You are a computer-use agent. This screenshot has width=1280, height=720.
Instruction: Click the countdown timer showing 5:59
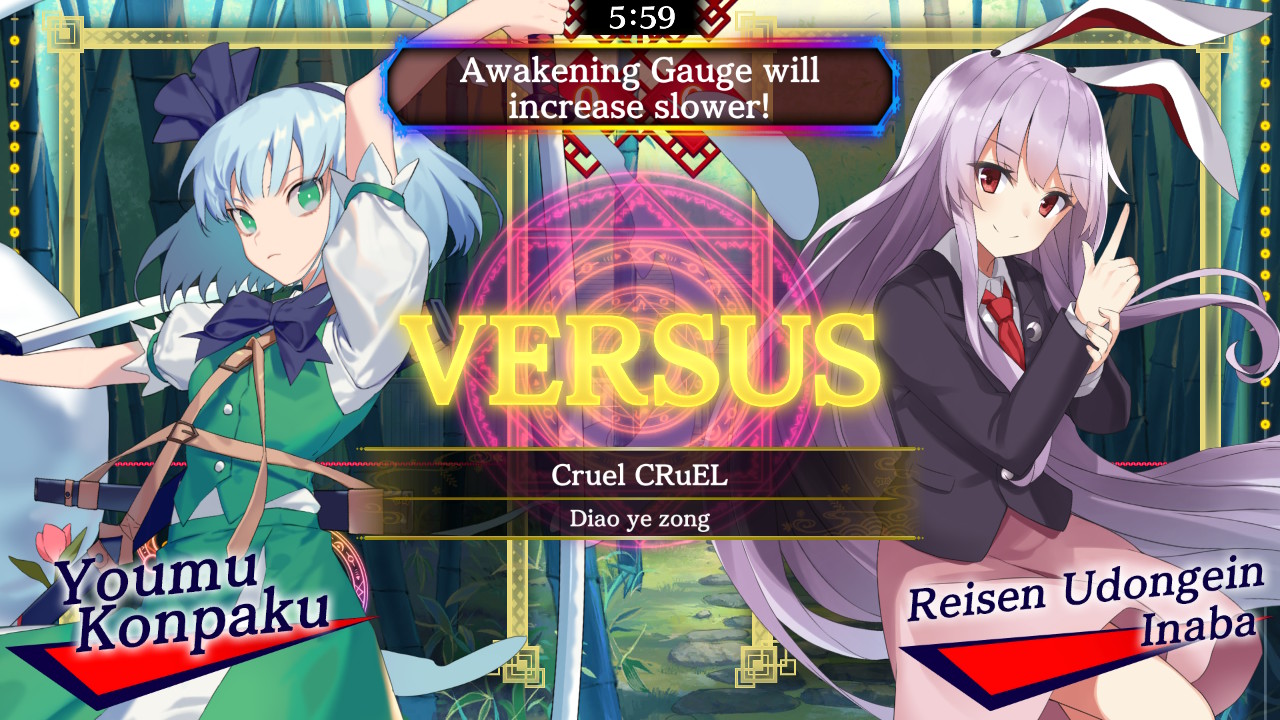(x=640, y=17)
